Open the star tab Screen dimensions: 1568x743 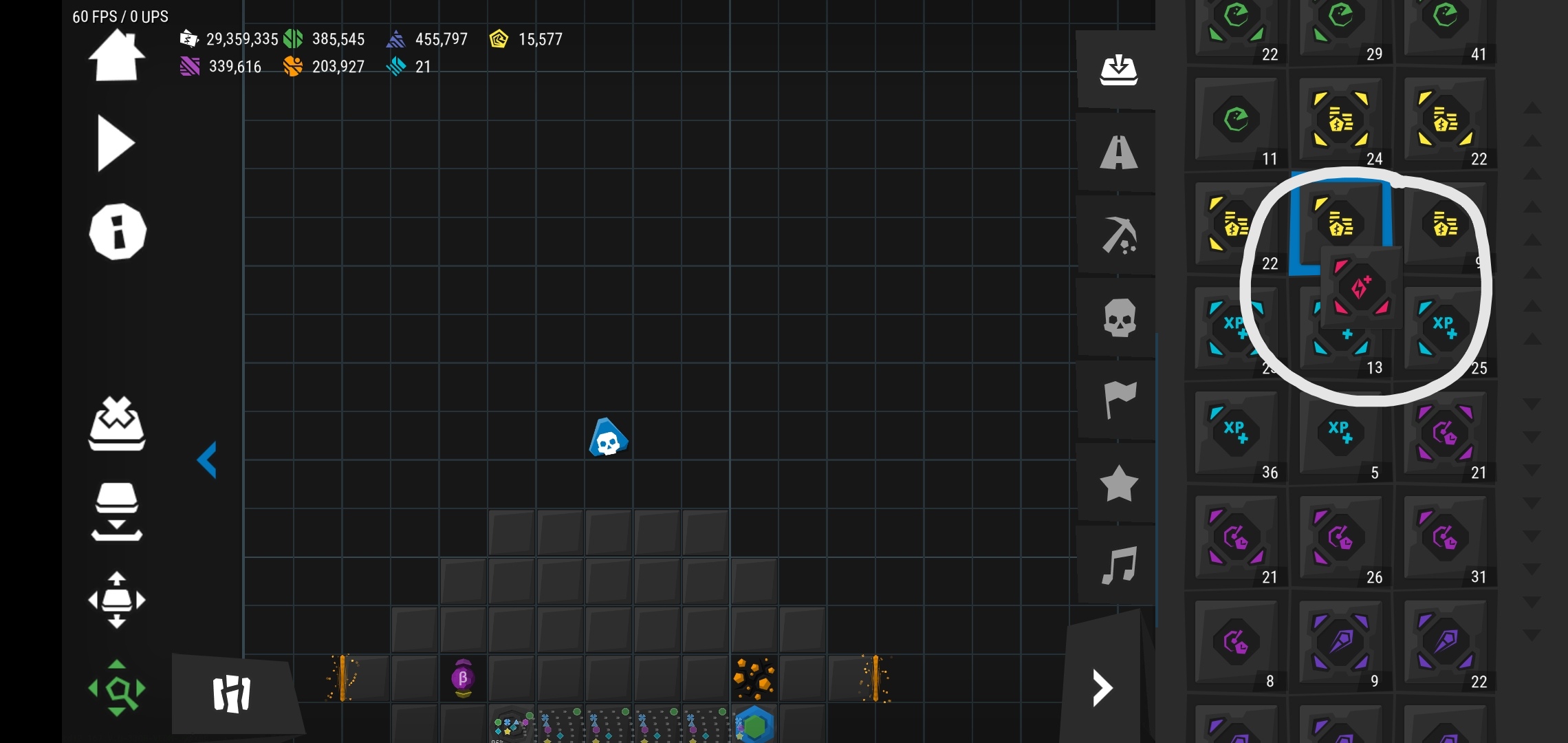1118,483
